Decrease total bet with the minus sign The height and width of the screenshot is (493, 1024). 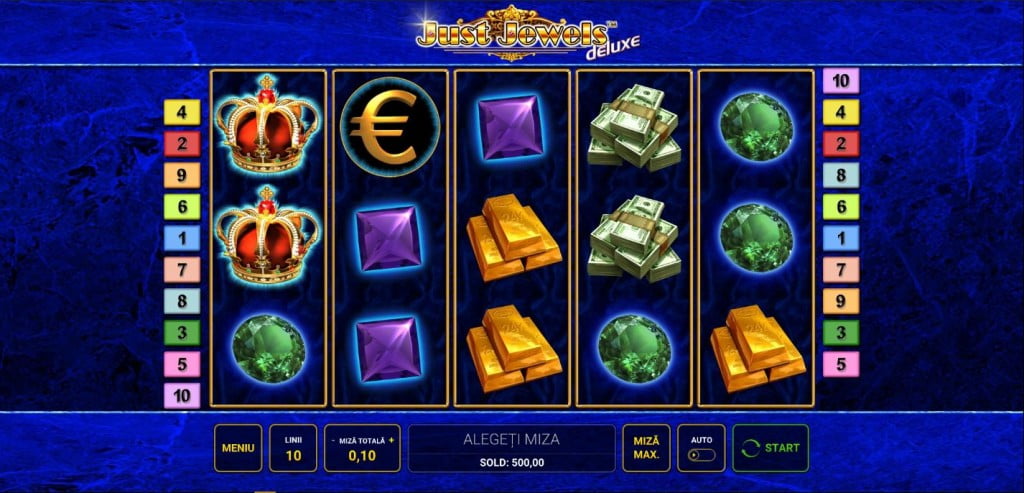click(x=331, y=440)
